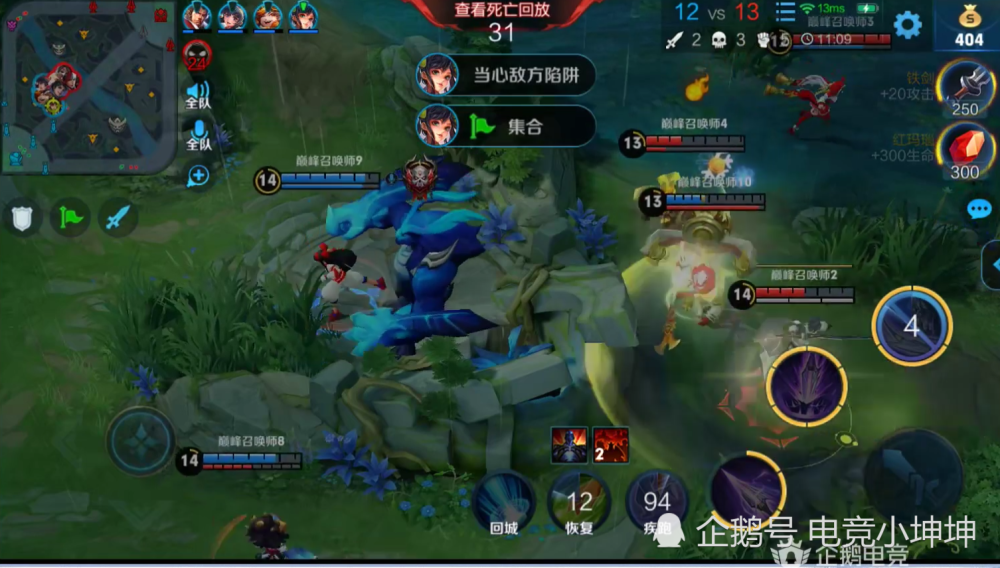Open the blue chat bubble
Viewport: 1000px width, 568px height.
pyautogui.click(x=978, y=209)
